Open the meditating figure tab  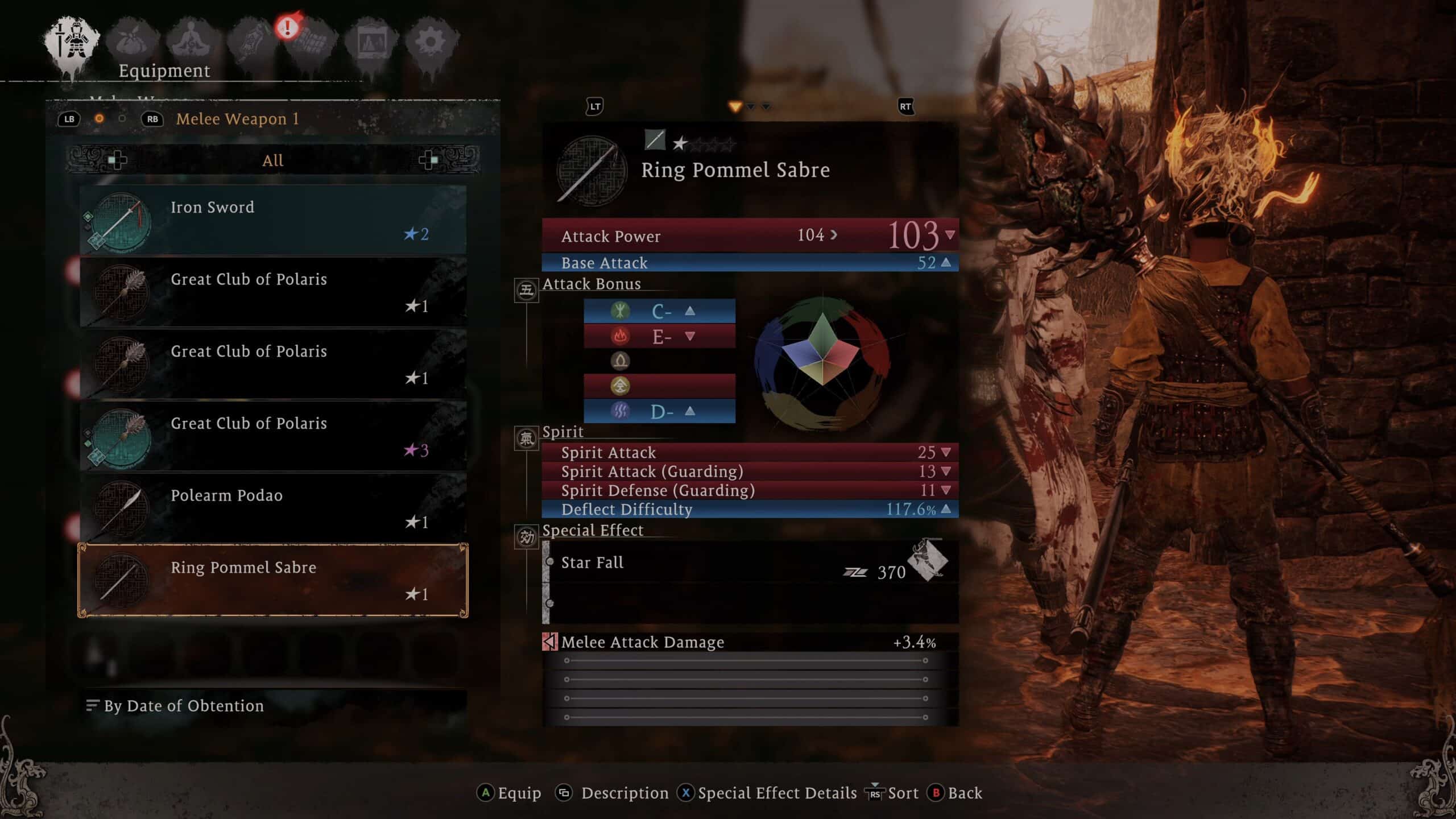(192, 41)
